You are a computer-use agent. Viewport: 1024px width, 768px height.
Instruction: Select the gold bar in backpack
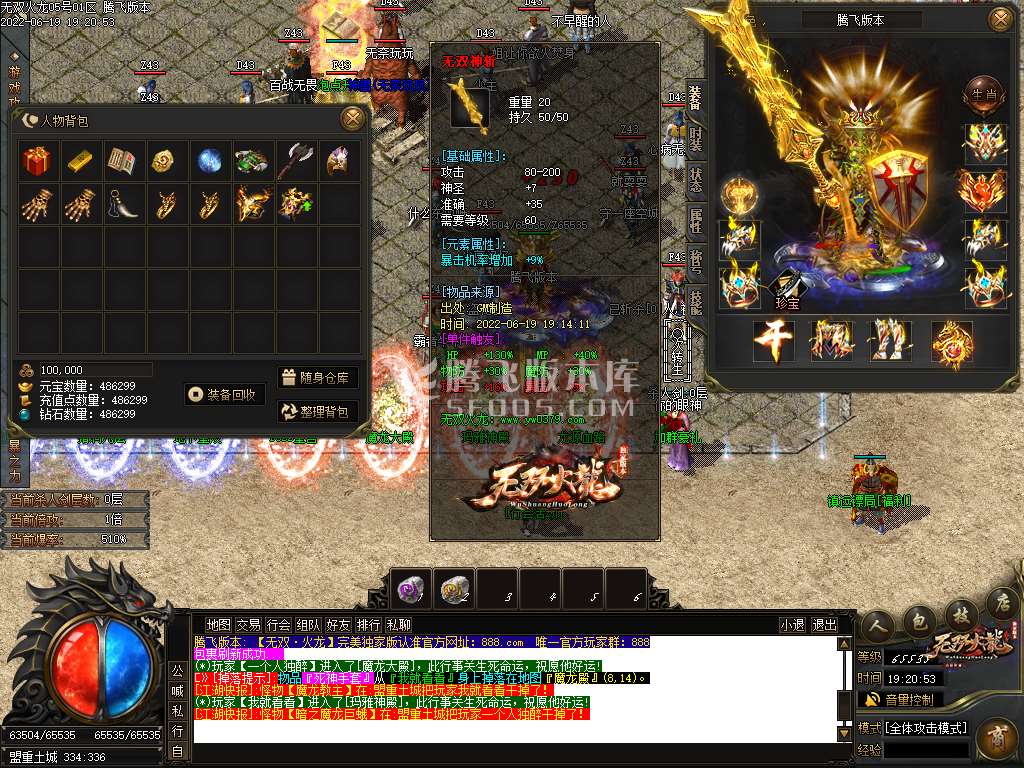(x=80, y=161)
